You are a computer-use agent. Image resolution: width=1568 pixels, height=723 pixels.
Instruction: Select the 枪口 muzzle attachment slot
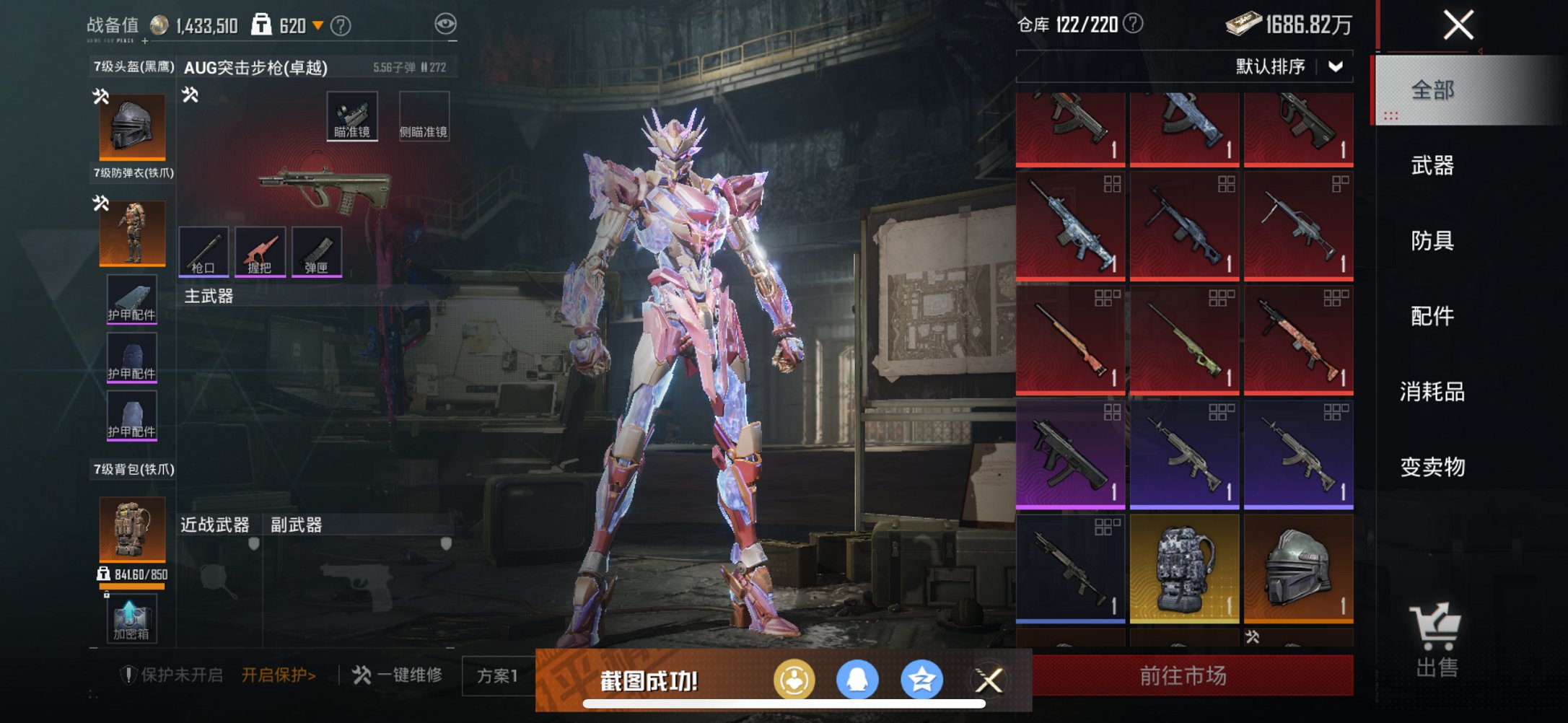[x=206, y=253]
